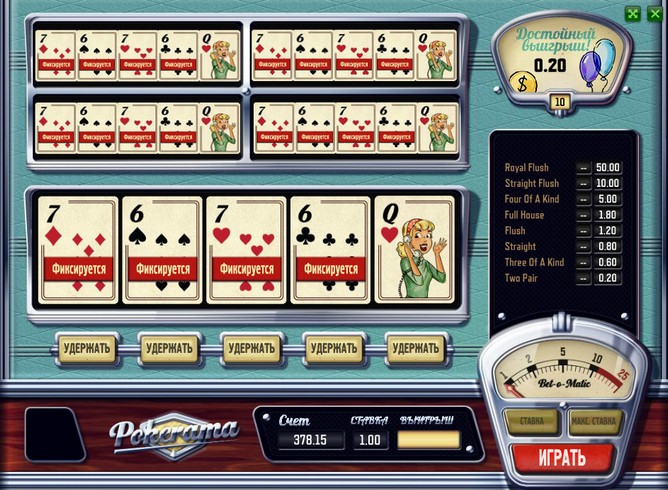Toggle fullscreen with the green arrows button
Screen dimensions: 668x490
click(632, 14)
